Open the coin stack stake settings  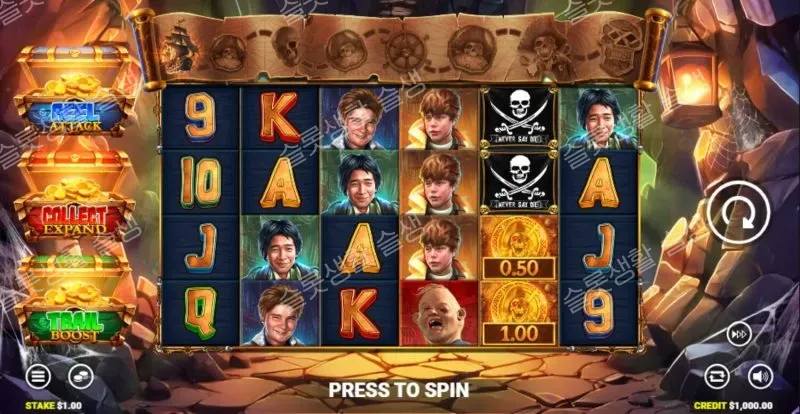(x=79, y=377)
